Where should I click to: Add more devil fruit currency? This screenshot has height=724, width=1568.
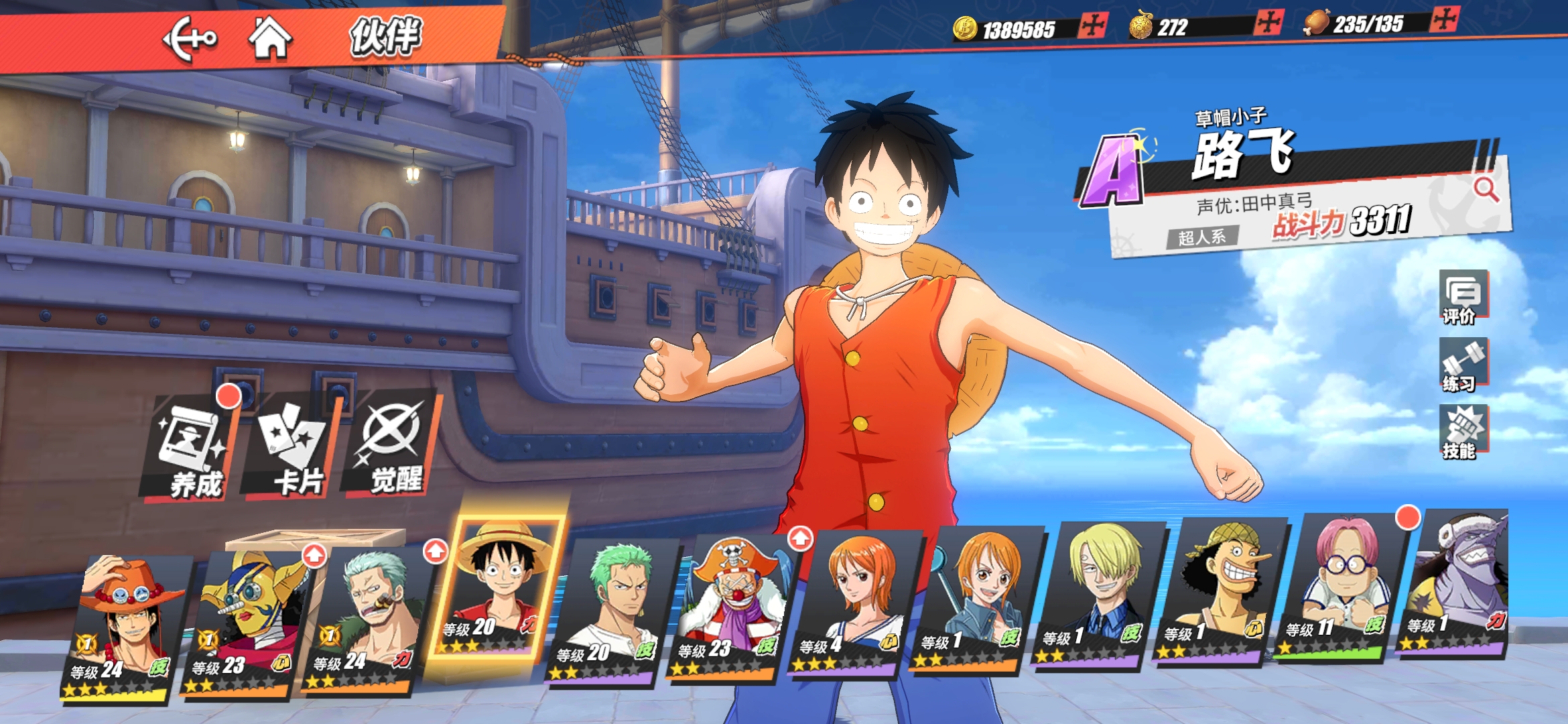(x=1268, y=23)
